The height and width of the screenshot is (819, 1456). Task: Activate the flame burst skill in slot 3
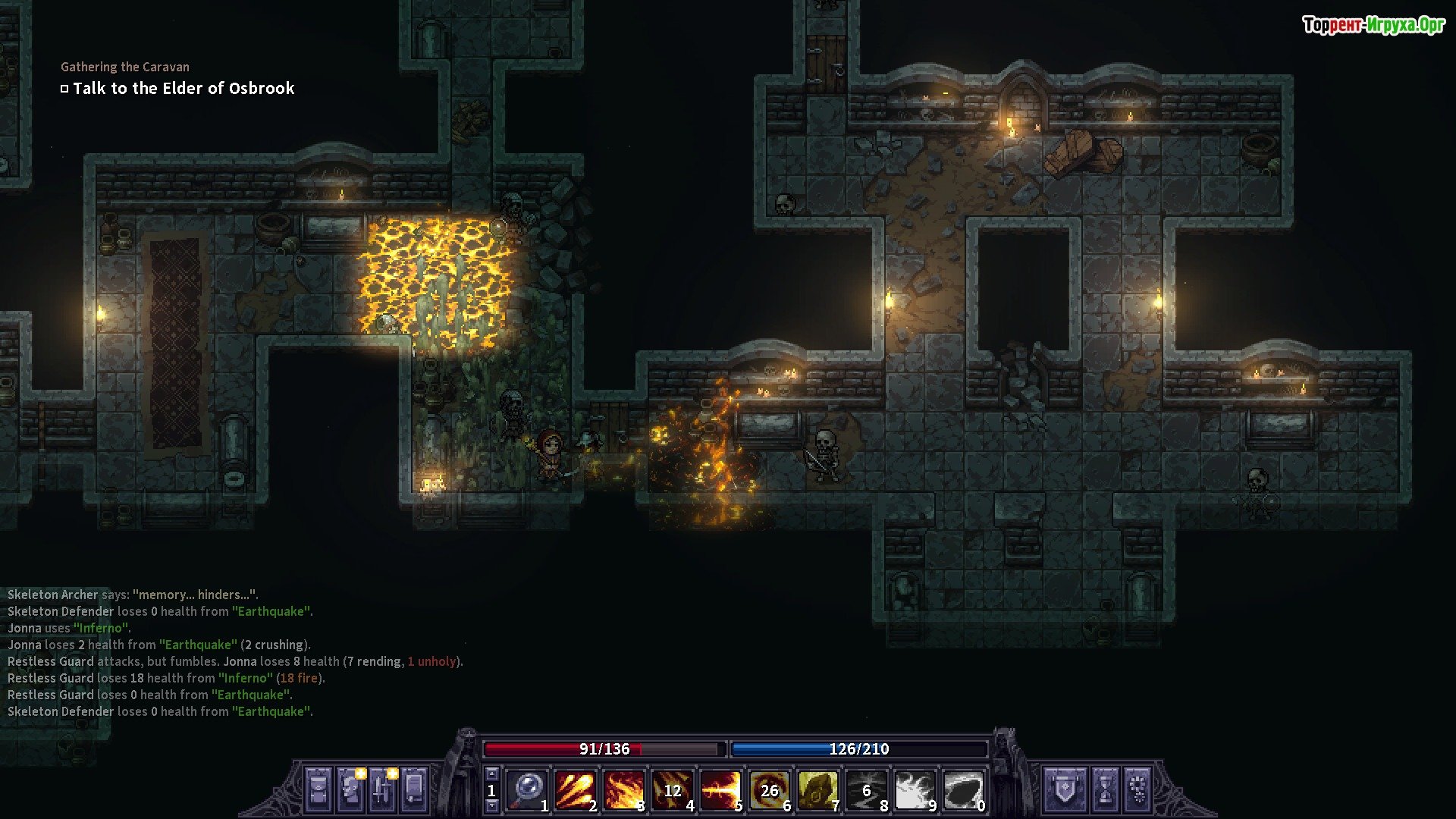pos(623,790)
